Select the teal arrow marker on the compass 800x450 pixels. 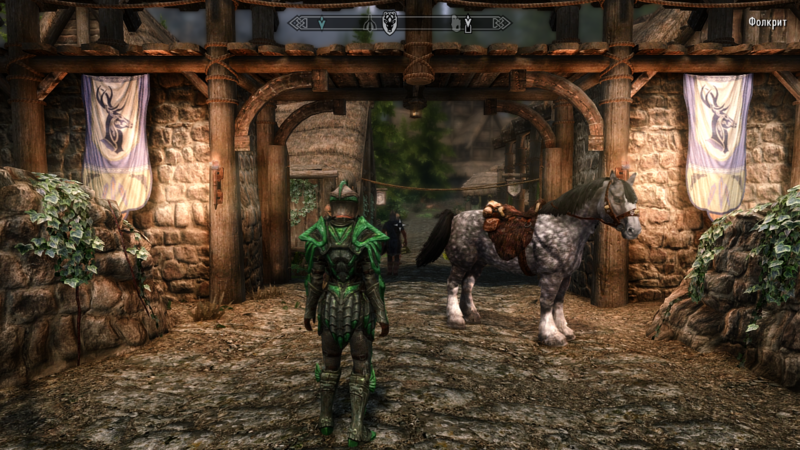pos(321,23)
